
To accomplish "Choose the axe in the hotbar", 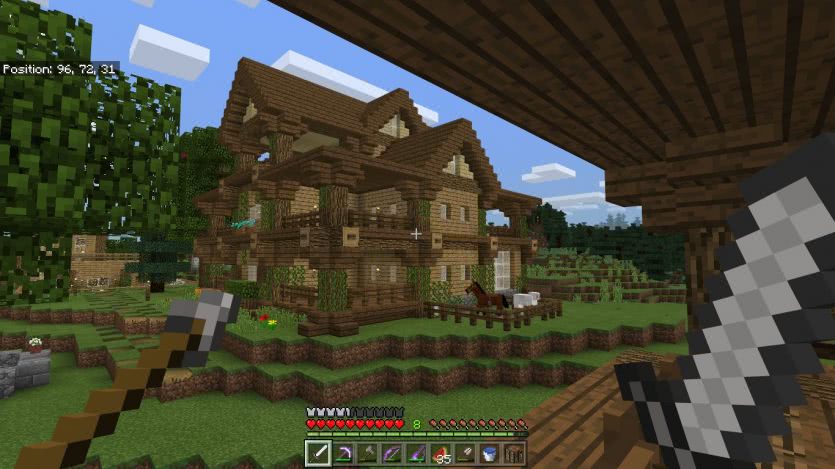I will click(x=367, y=455).
